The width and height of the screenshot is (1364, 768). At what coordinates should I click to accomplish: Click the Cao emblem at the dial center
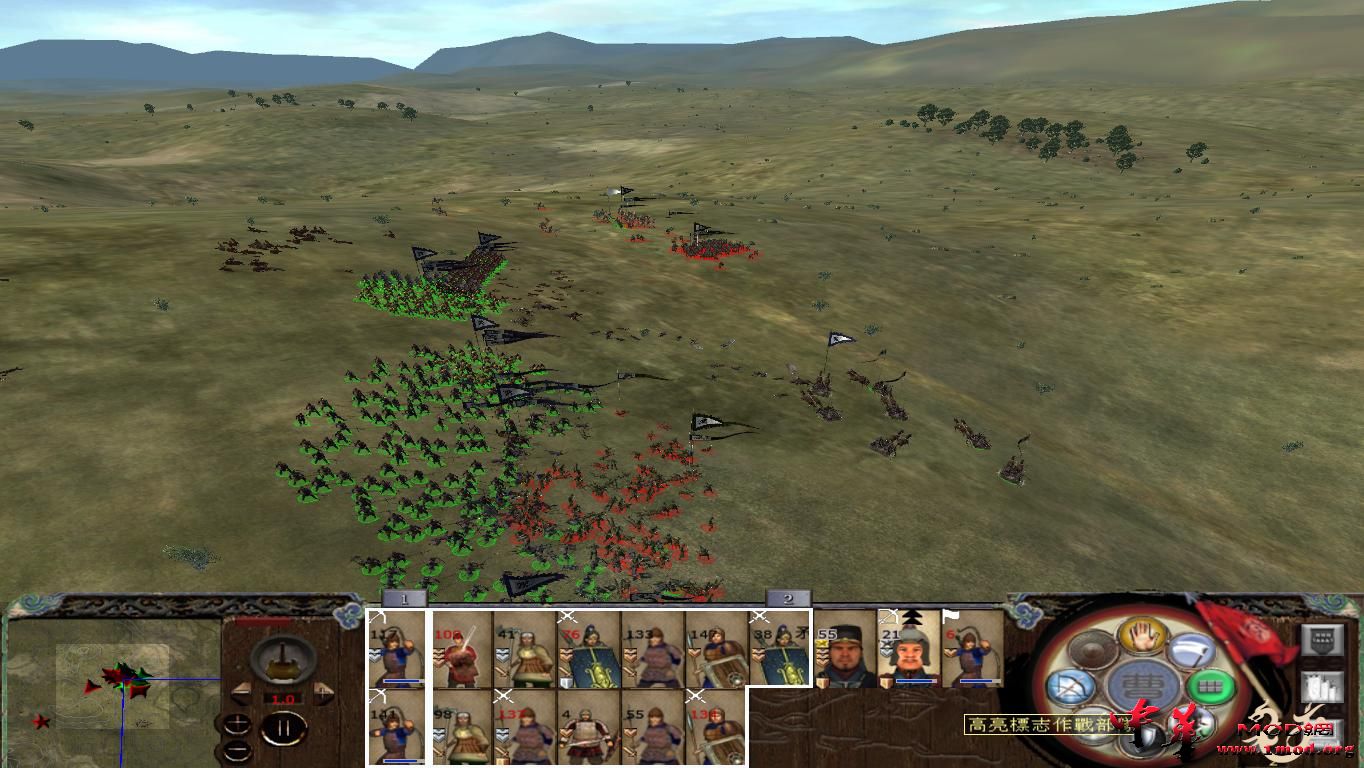1141,683
